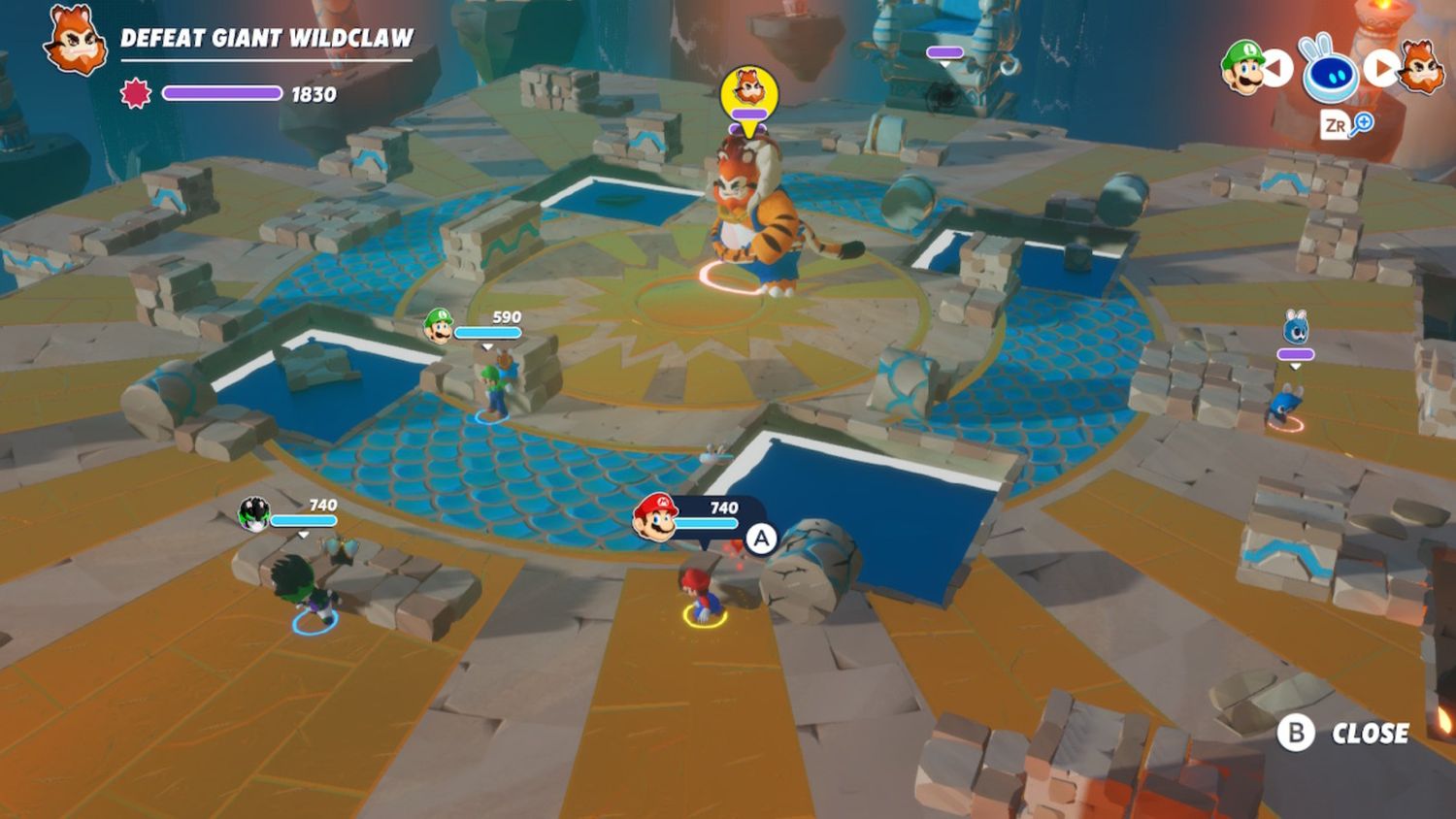Select the Defeat Giant Wildclaw objective tracker
The width and height of the screenshot is (1456, 819).
coord(266,39)
